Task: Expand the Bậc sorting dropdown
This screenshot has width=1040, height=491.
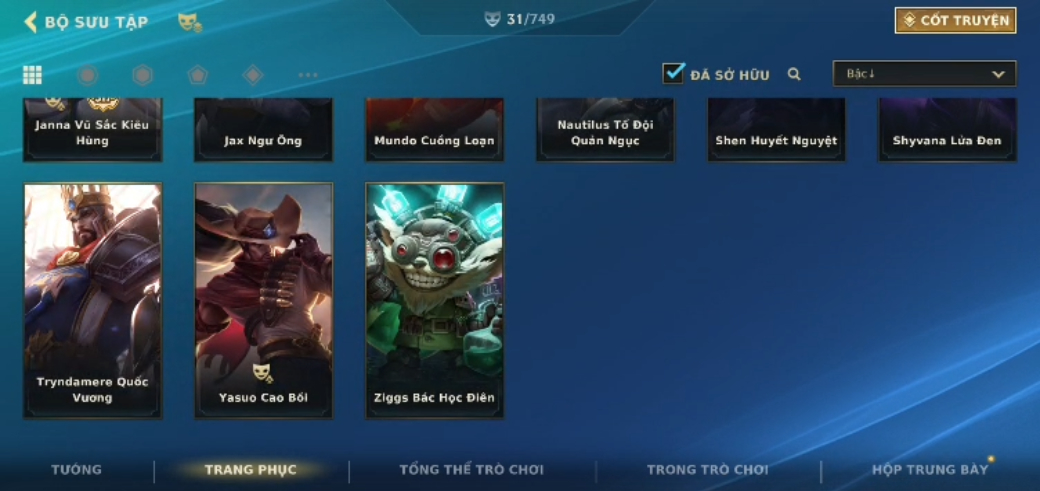Action: coord(924,74)
